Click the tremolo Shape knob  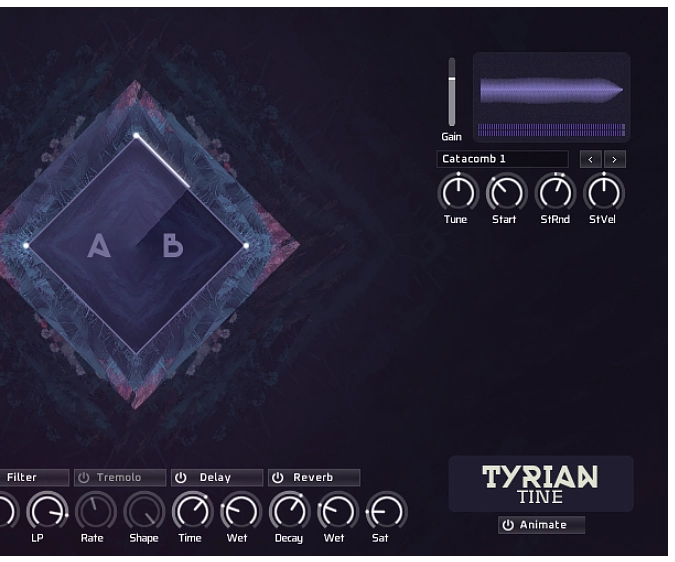point(143,512)
